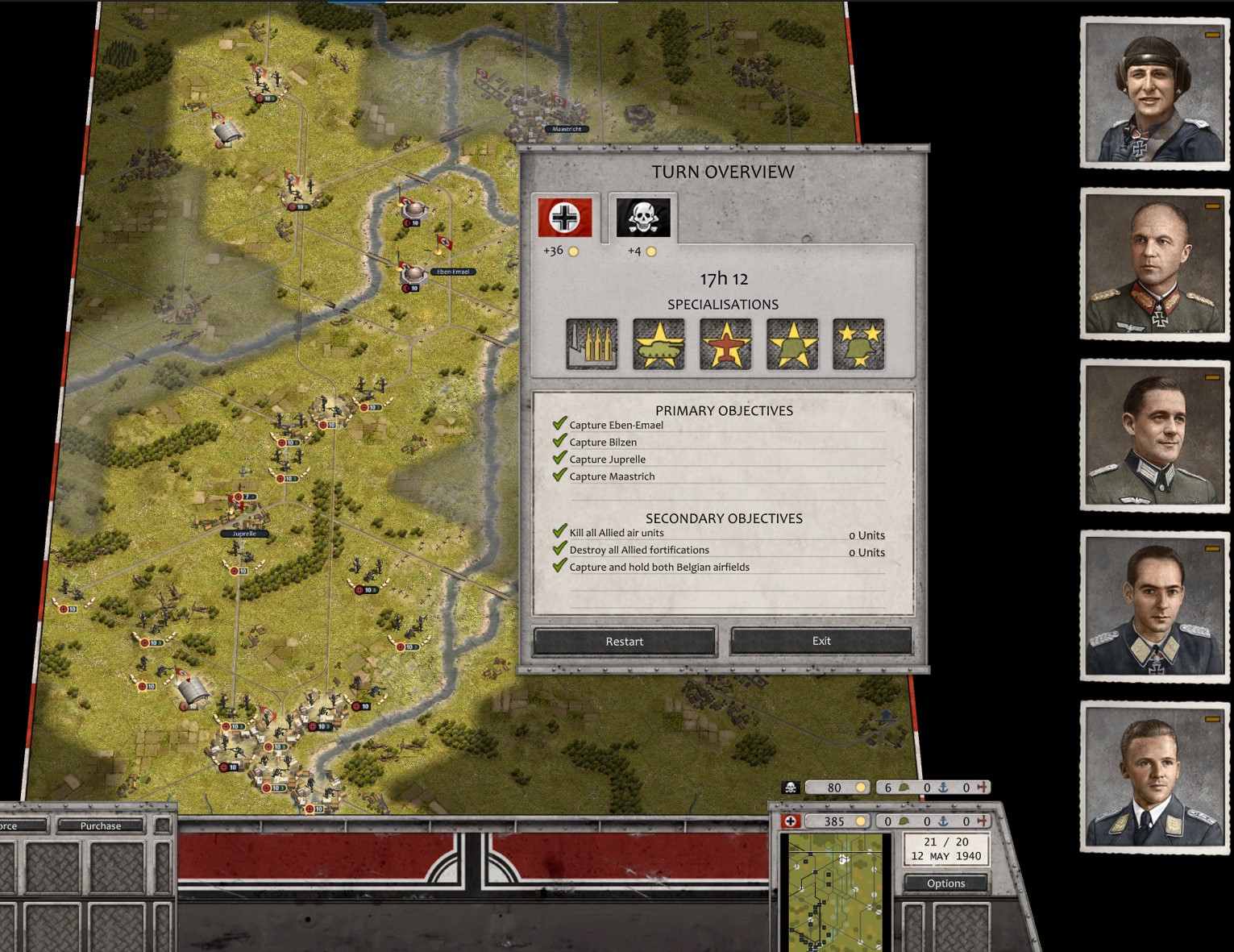This screenshot has width=1234, height=952.
Task: Select the tank specialisation star icon
Action: [x=659, y=343]
